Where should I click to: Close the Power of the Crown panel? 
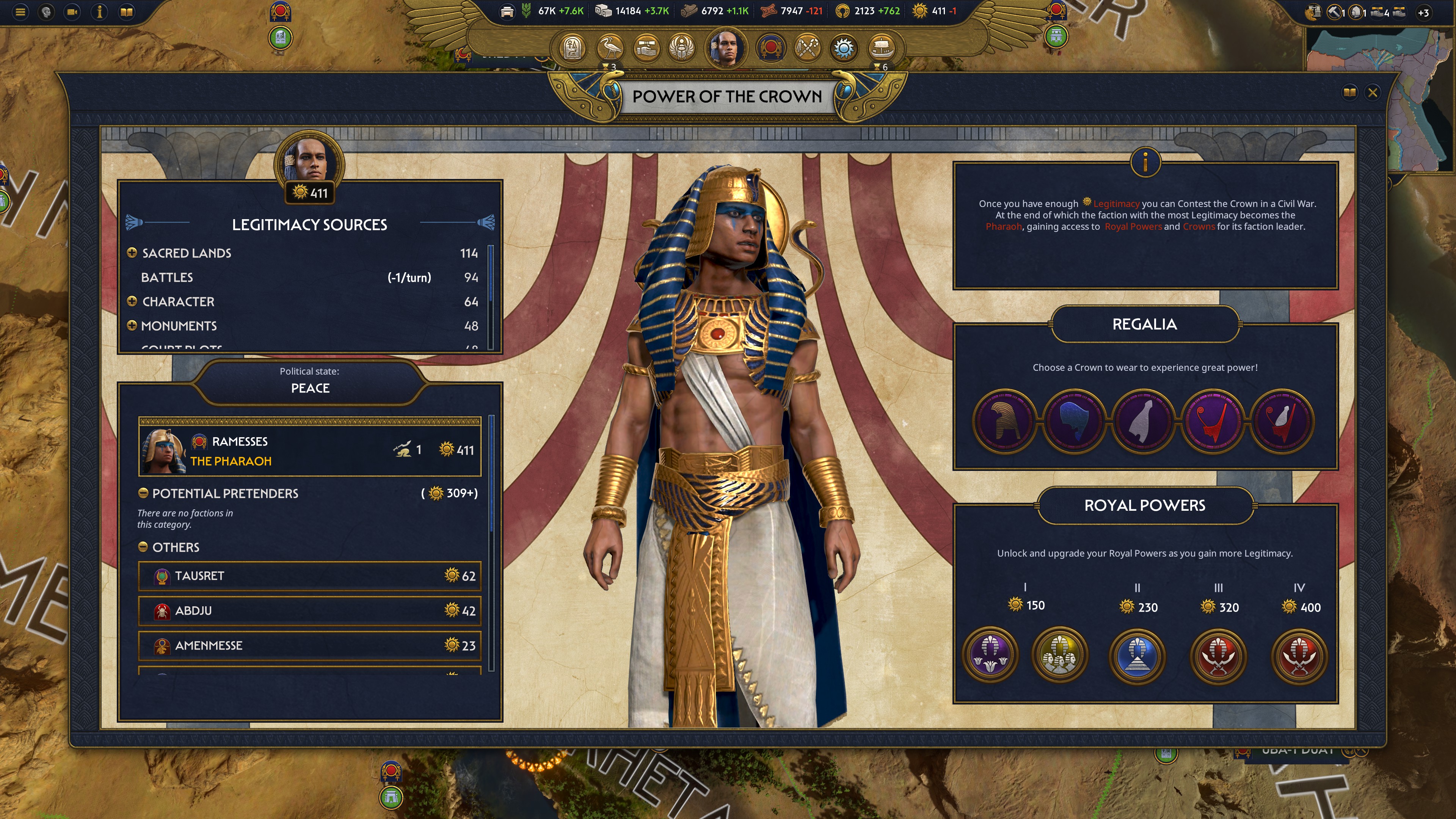click(x=1372, y=93)
